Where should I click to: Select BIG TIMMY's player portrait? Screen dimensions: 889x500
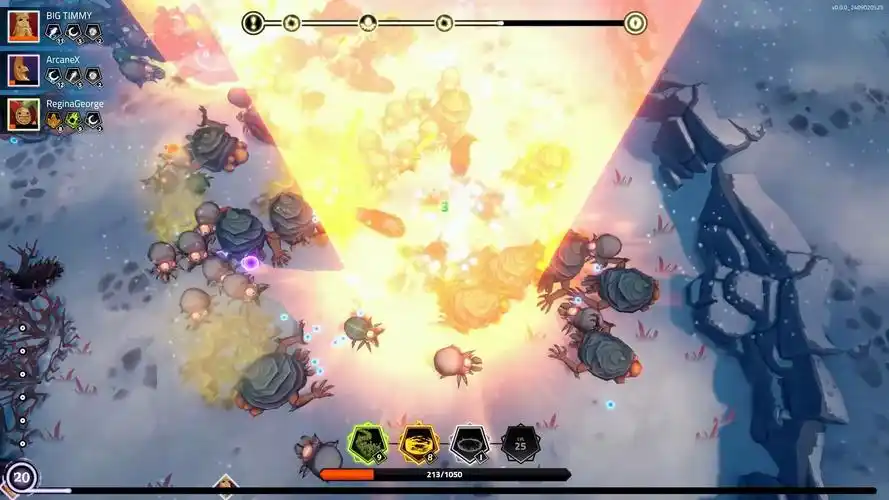pyautogui.click(x=23, y=26)
